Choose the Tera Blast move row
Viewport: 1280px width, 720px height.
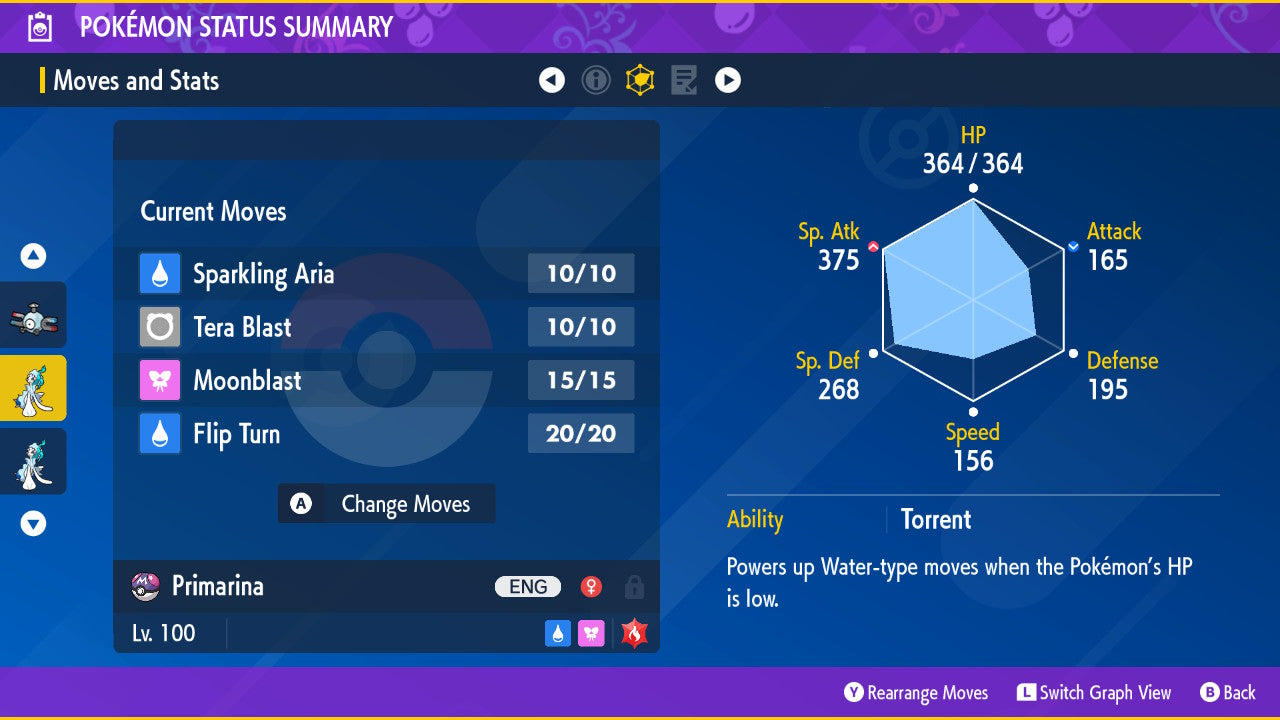click(386, 327)
